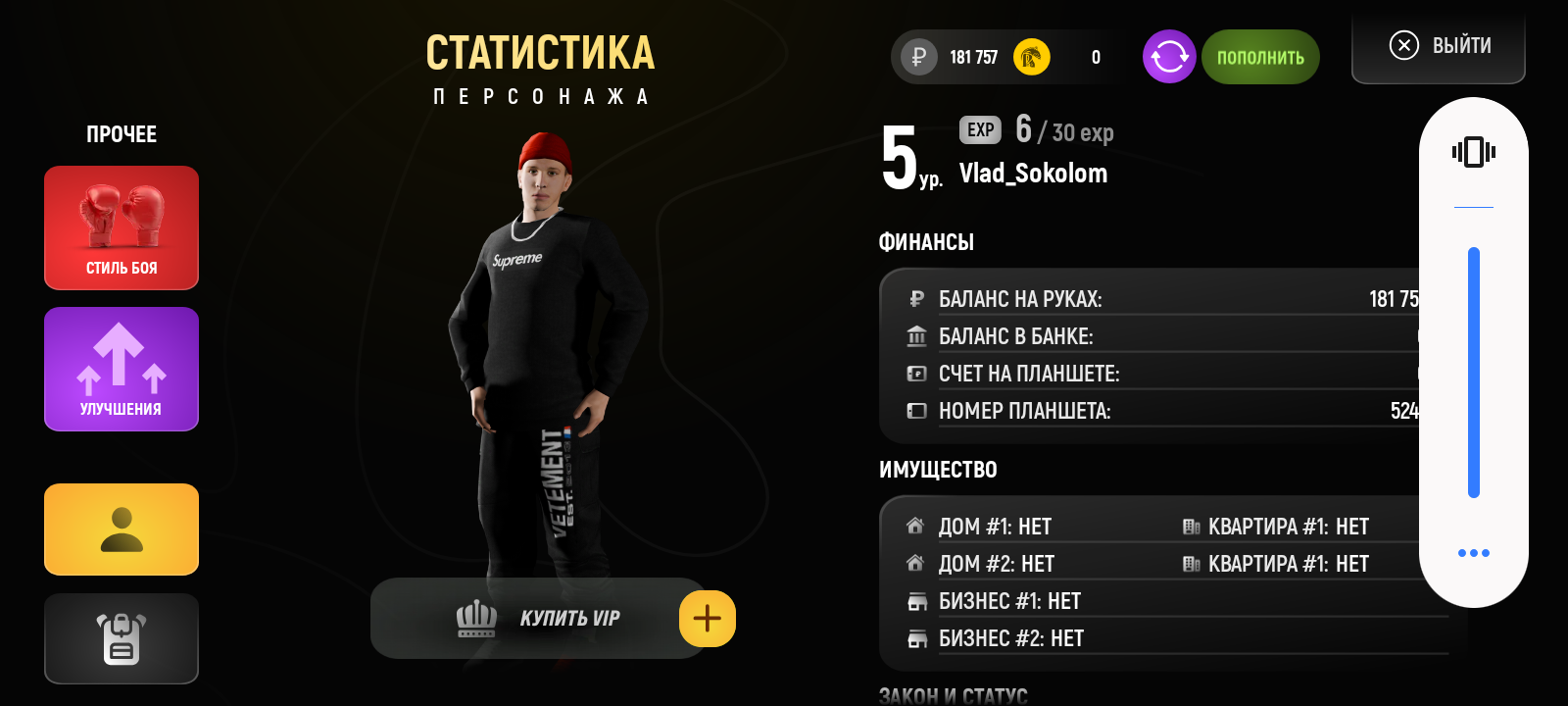Tap the yellow plus button

(707, 619)
